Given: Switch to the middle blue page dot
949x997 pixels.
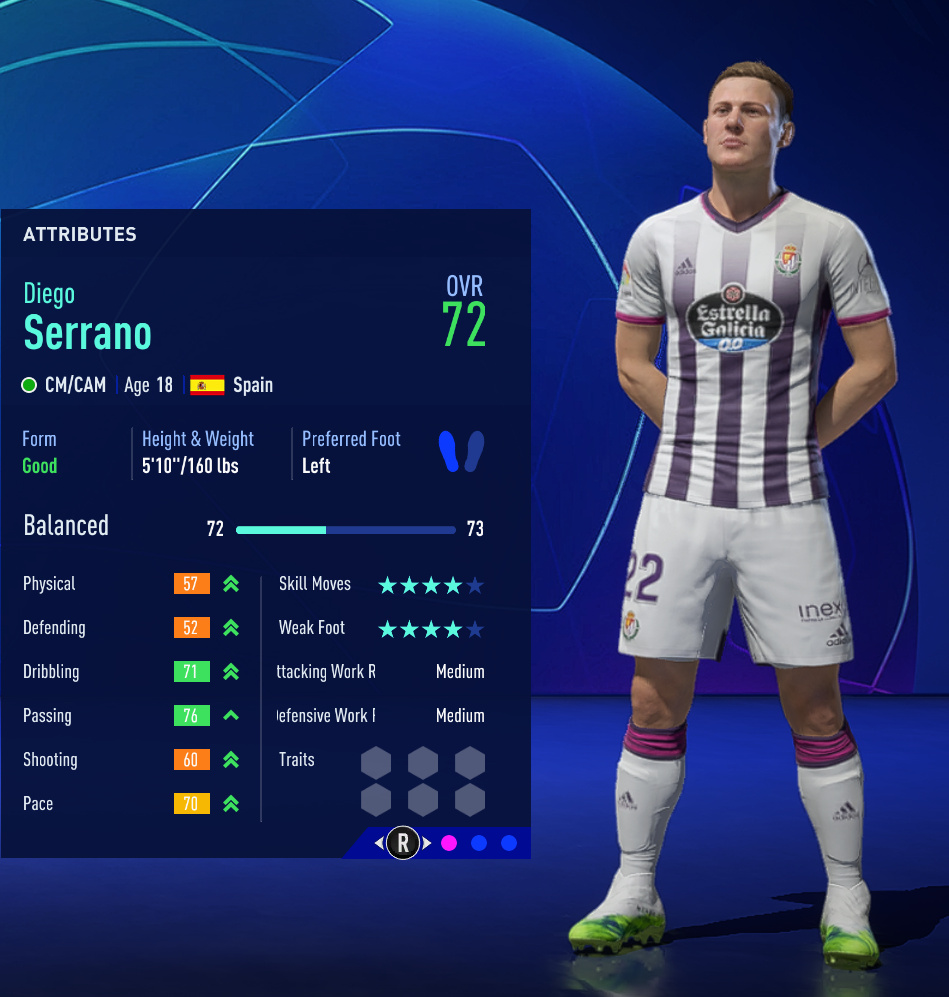Looking at the screenshot, I should [x=479, y=843].
